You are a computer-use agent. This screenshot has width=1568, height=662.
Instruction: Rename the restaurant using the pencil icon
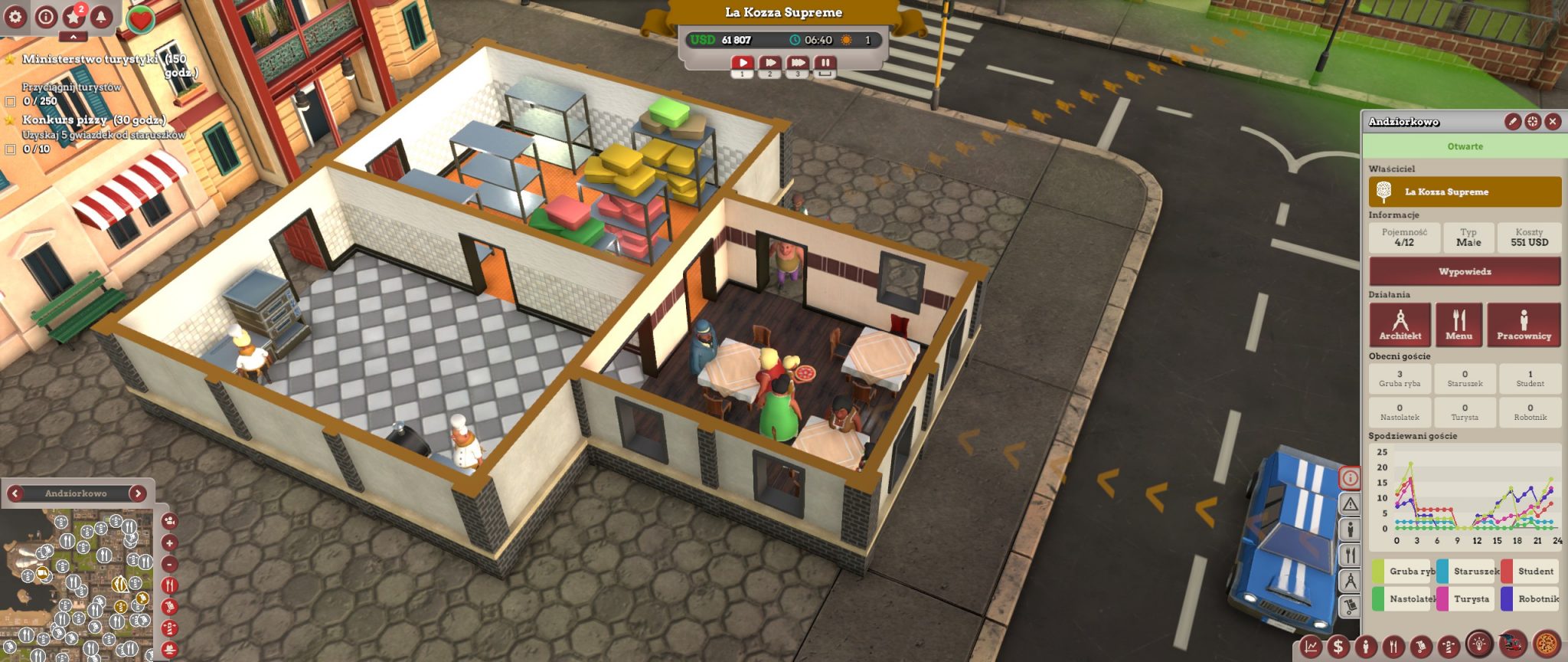(1512, 121)
